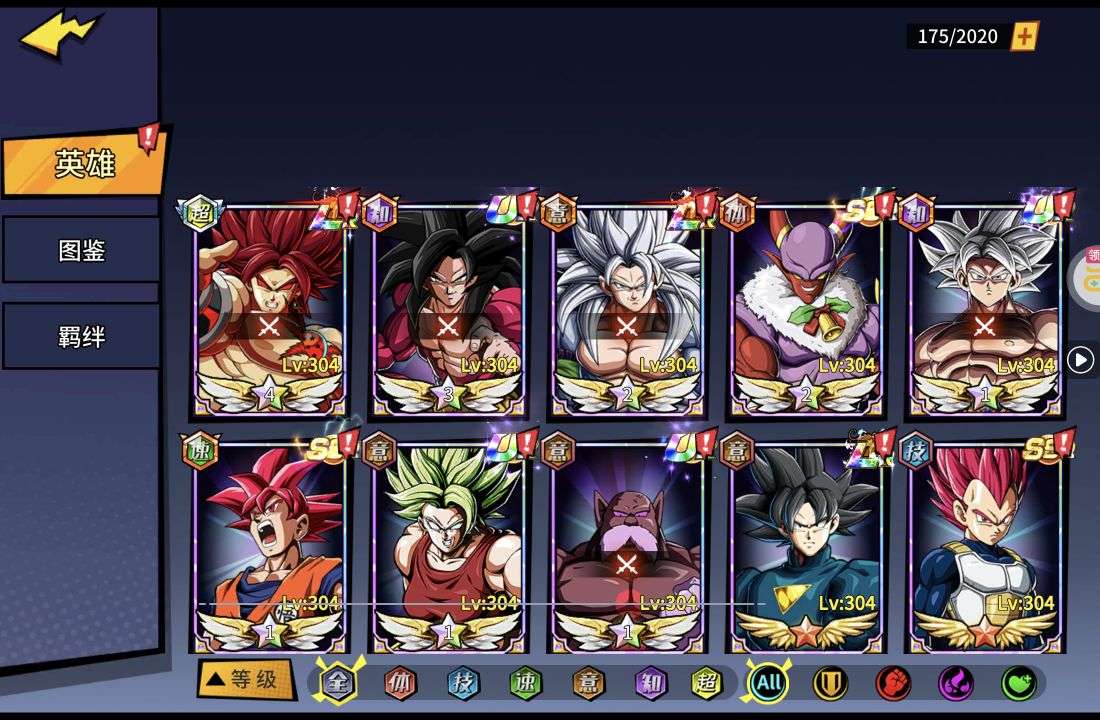Click the round arrow button at right edge
The image size is (1100, 720).
pyautogui.click(x=1080, y=360)
